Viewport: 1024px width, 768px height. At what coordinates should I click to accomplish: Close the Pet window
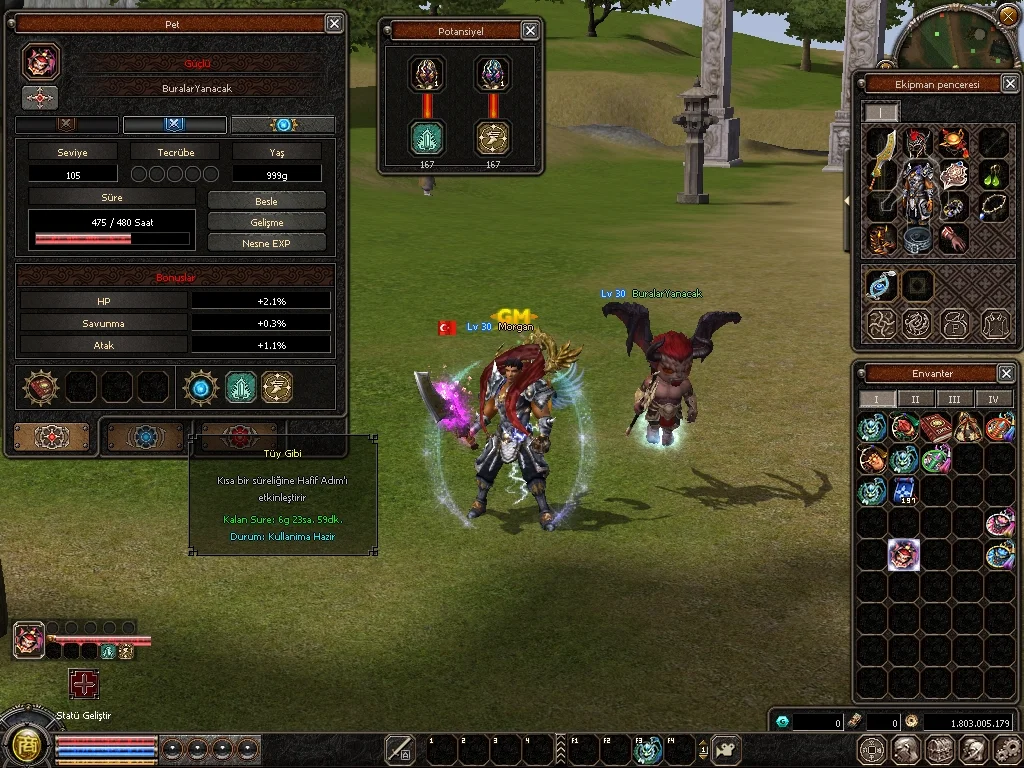coord(334,24)
